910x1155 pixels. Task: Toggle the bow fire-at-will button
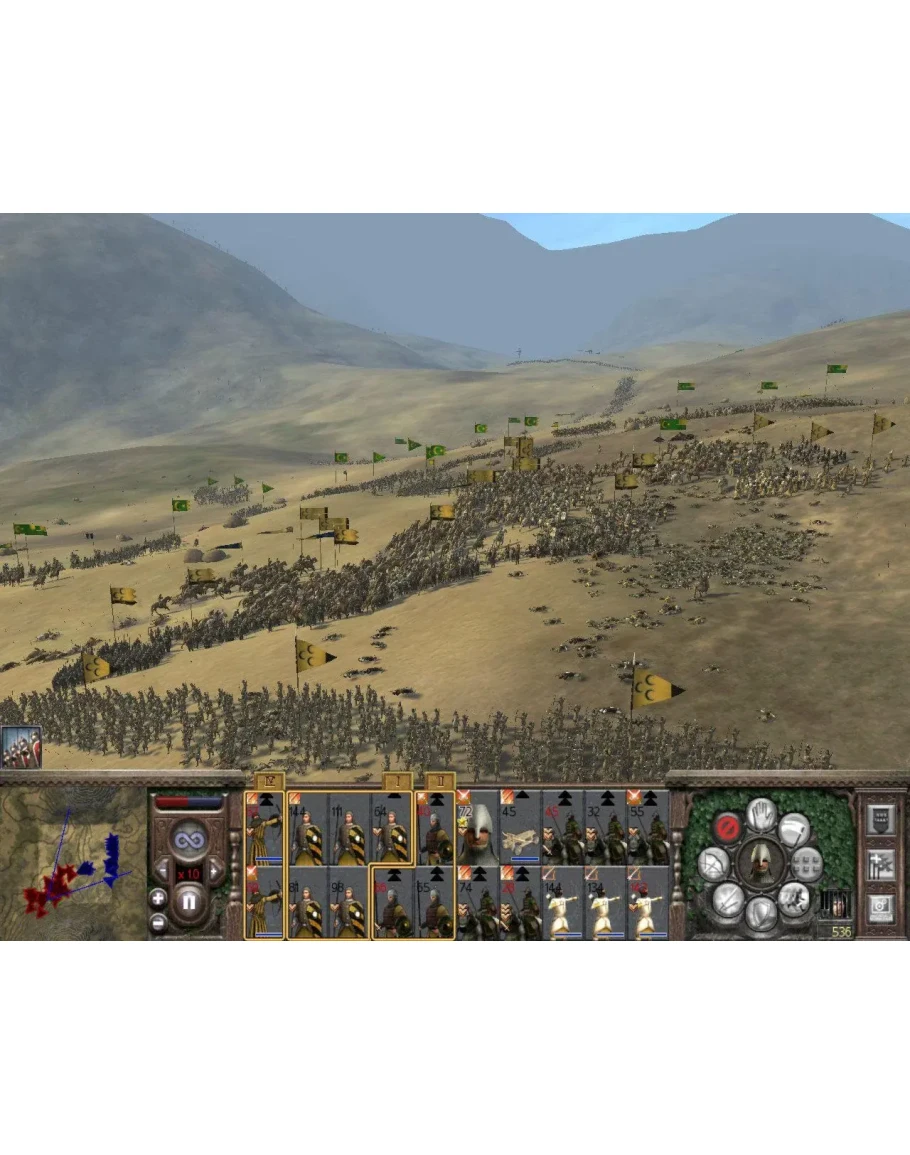coord(715,865)
